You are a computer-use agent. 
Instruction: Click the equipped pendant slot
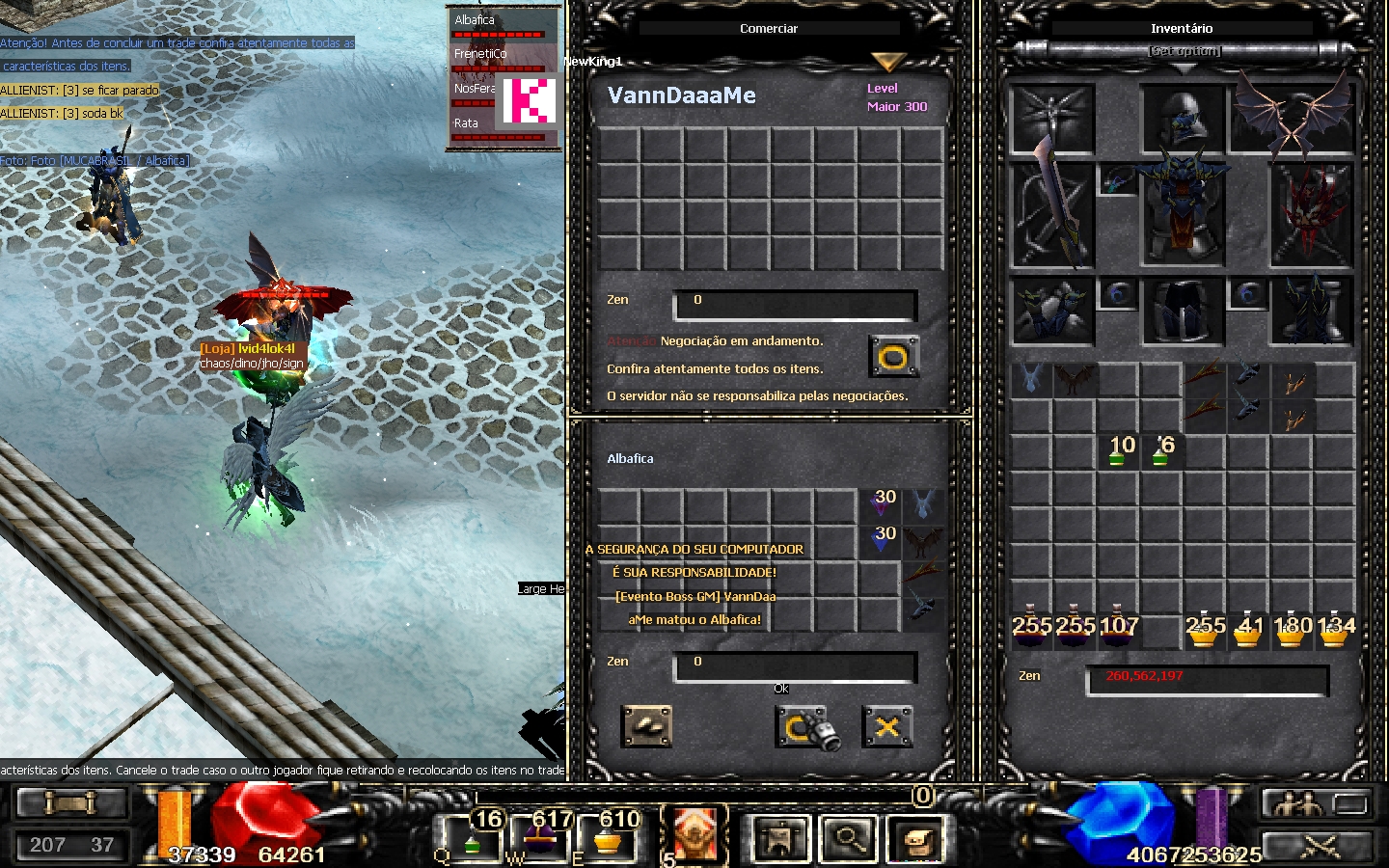1117,181
